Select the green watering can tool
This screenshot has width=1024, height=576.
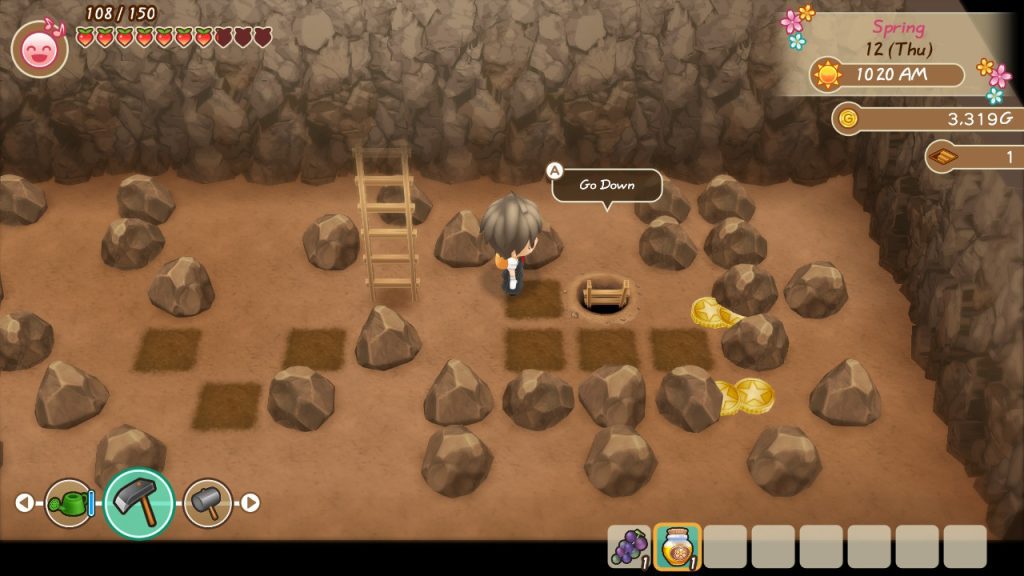pyautogui.click(x=68, y=503)
